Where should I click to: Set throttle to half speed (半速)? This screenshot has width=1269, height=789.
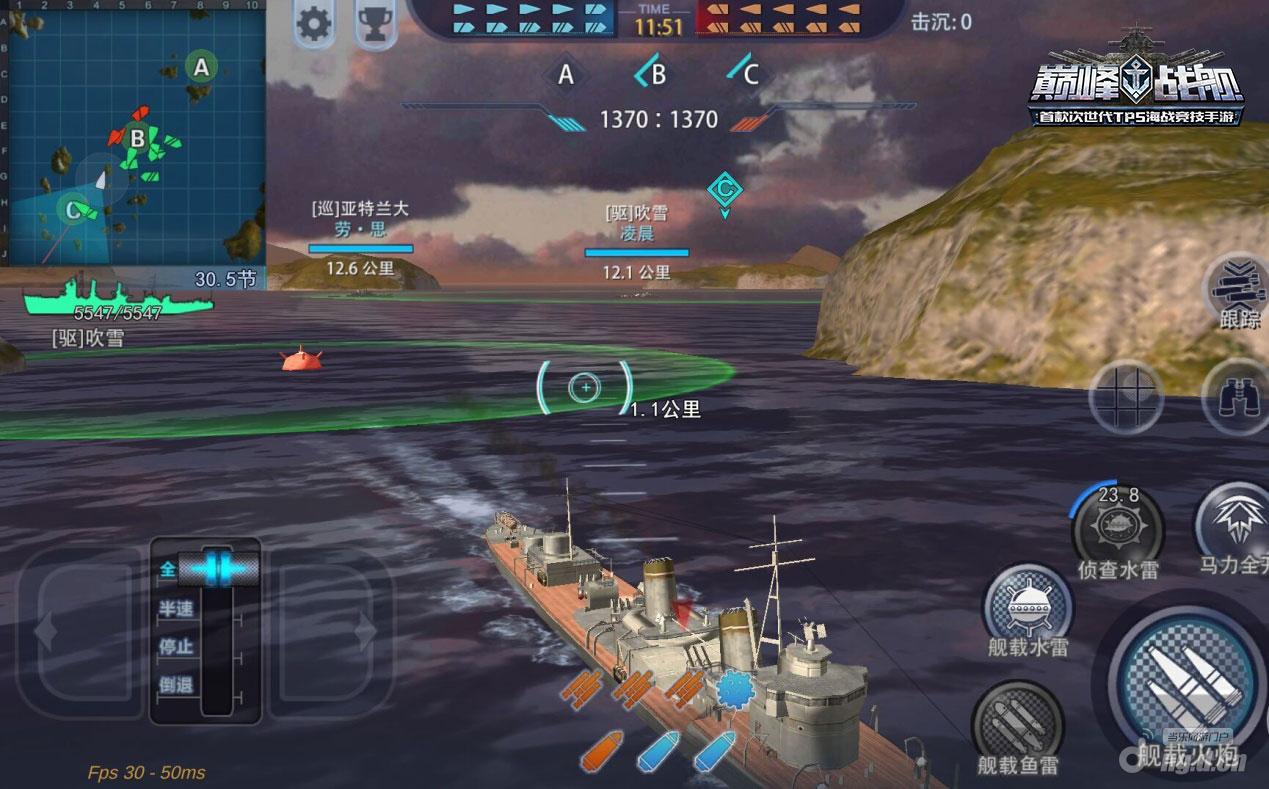(x=177, y=608)
